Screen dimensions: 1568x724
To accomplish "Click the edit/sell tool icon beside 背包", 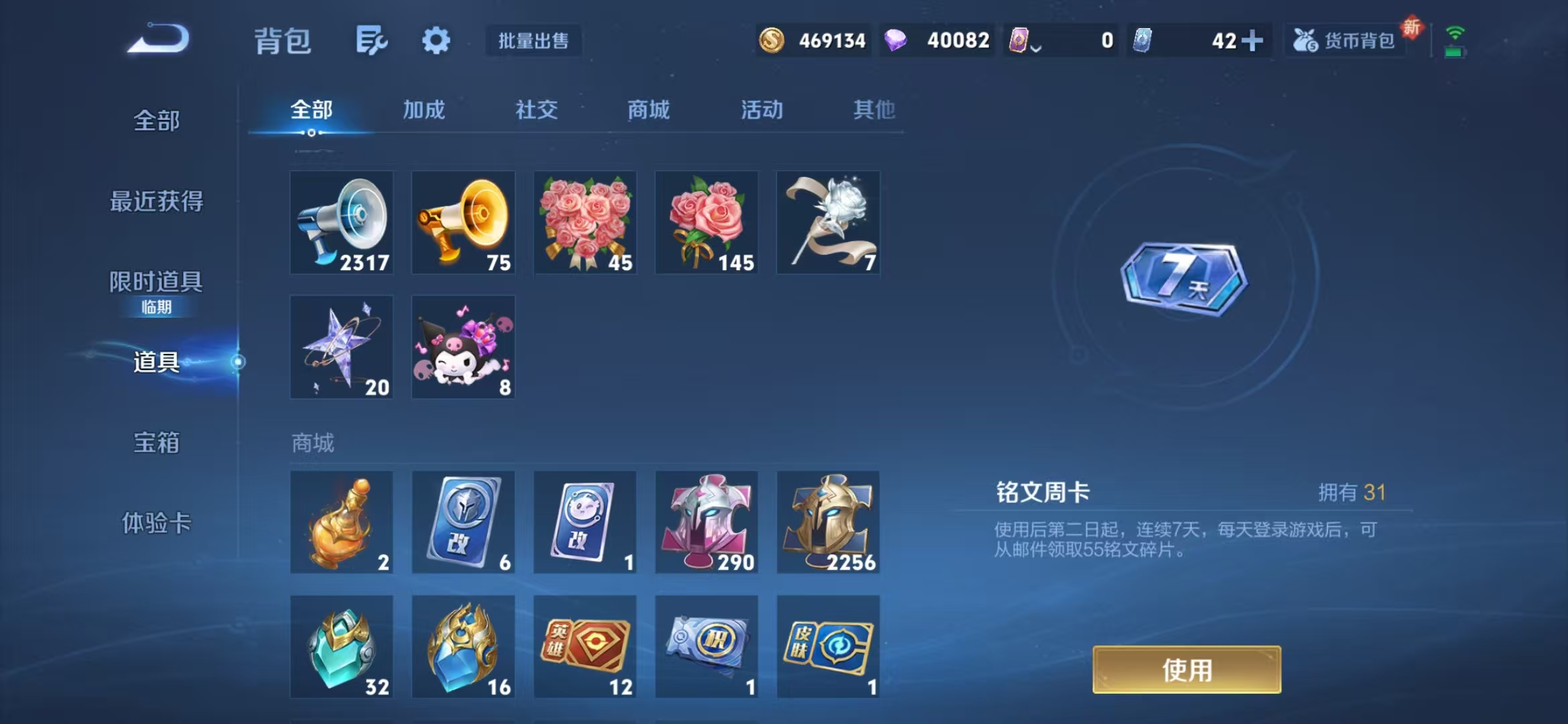I will 373,40.
